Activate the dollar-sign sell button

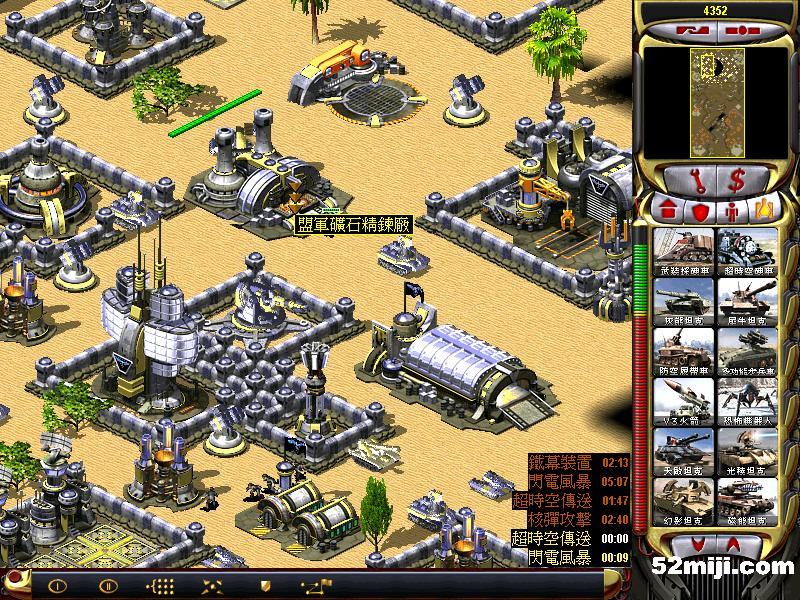(736, 179)
